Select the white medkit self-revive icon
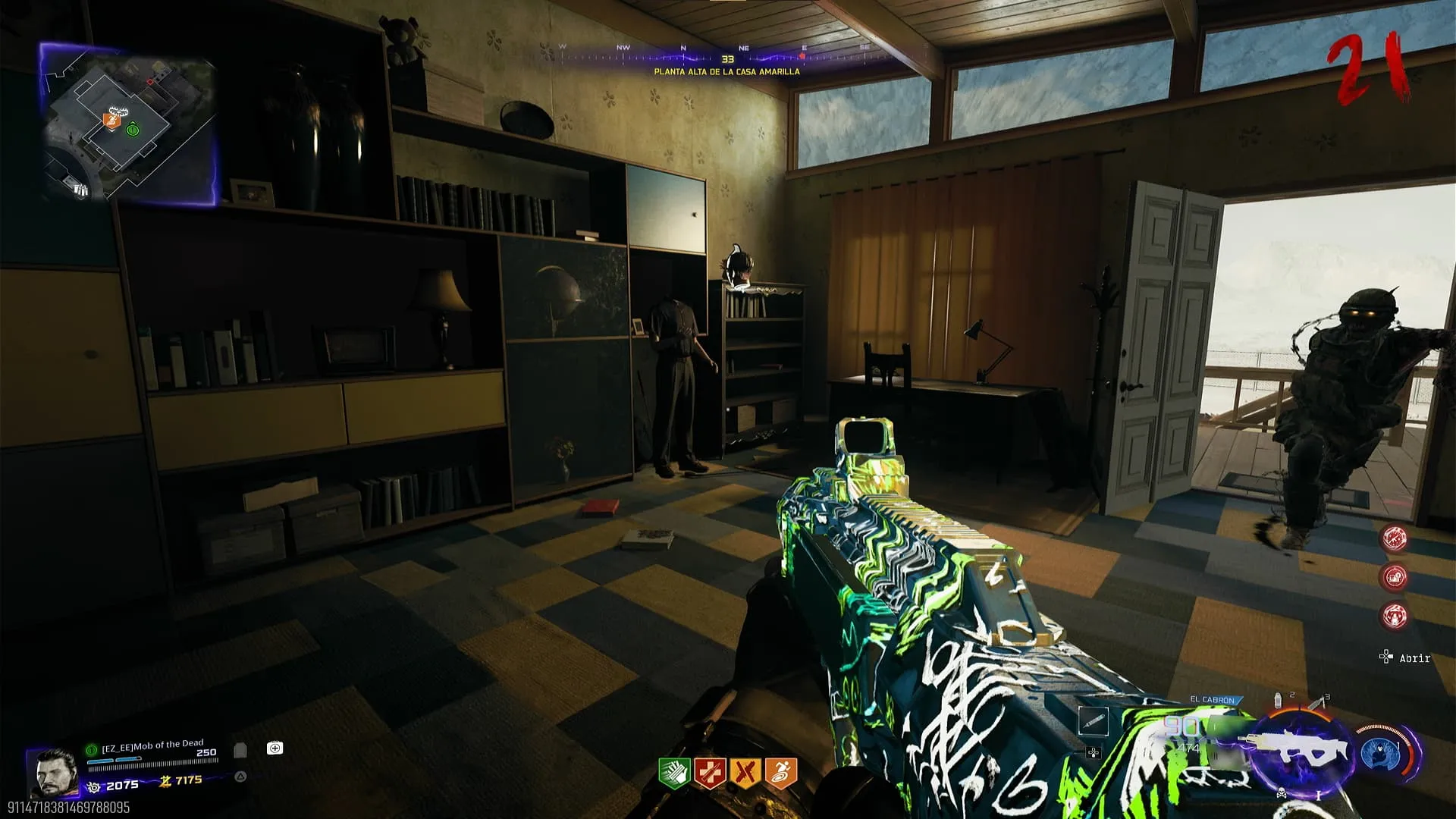The height and width of the screenshot is (819, 1456). coord(275,748)
